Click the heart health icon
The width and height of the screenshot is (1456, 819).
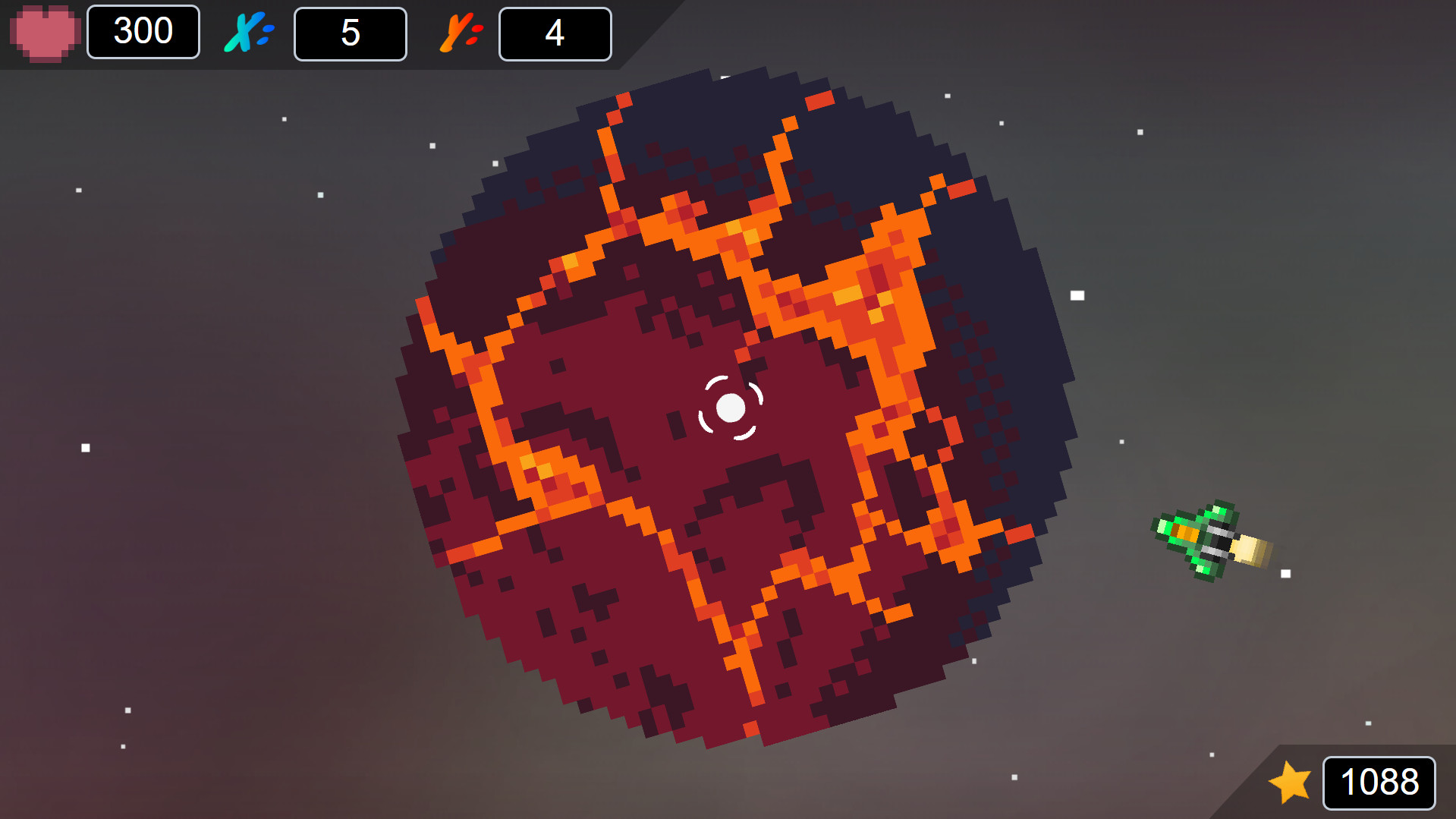[x=44, y=32]
